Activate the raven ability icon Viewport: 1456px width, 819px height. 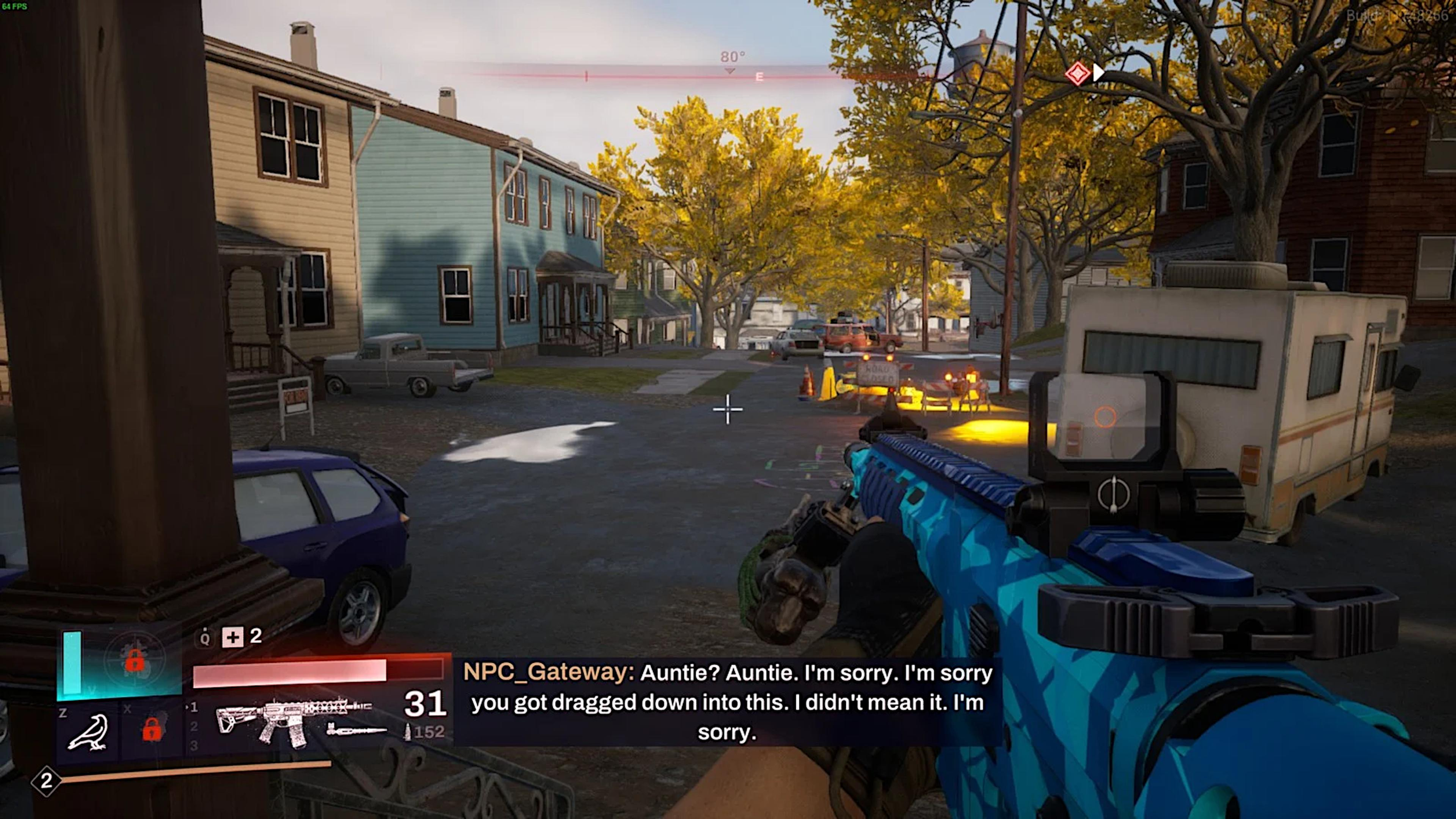(88, 733)
